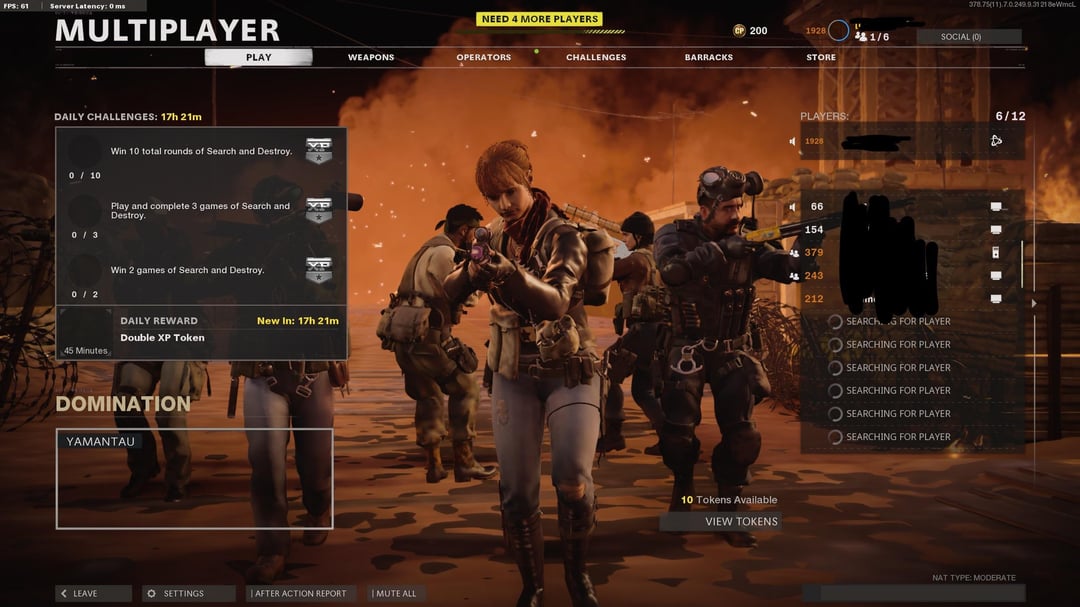The height and width of the screenshot is (607, 1080).
Task: Click the View Tokens button
Action: click(720, 521)
